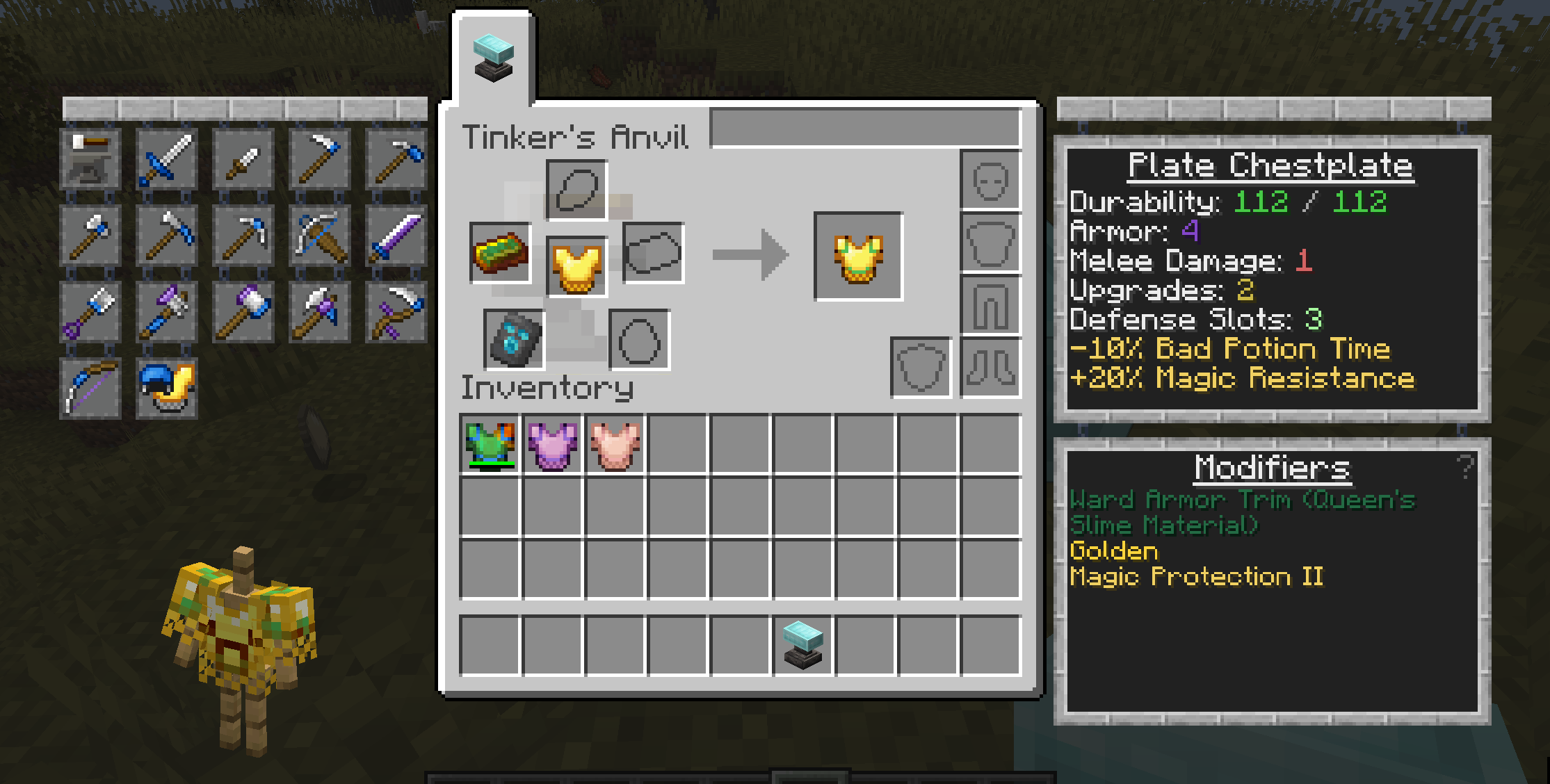The width and height of the screenshot is (1550, 784).
Task: Choose the purple-bladed cleaver button
Action: coord(396,236)
